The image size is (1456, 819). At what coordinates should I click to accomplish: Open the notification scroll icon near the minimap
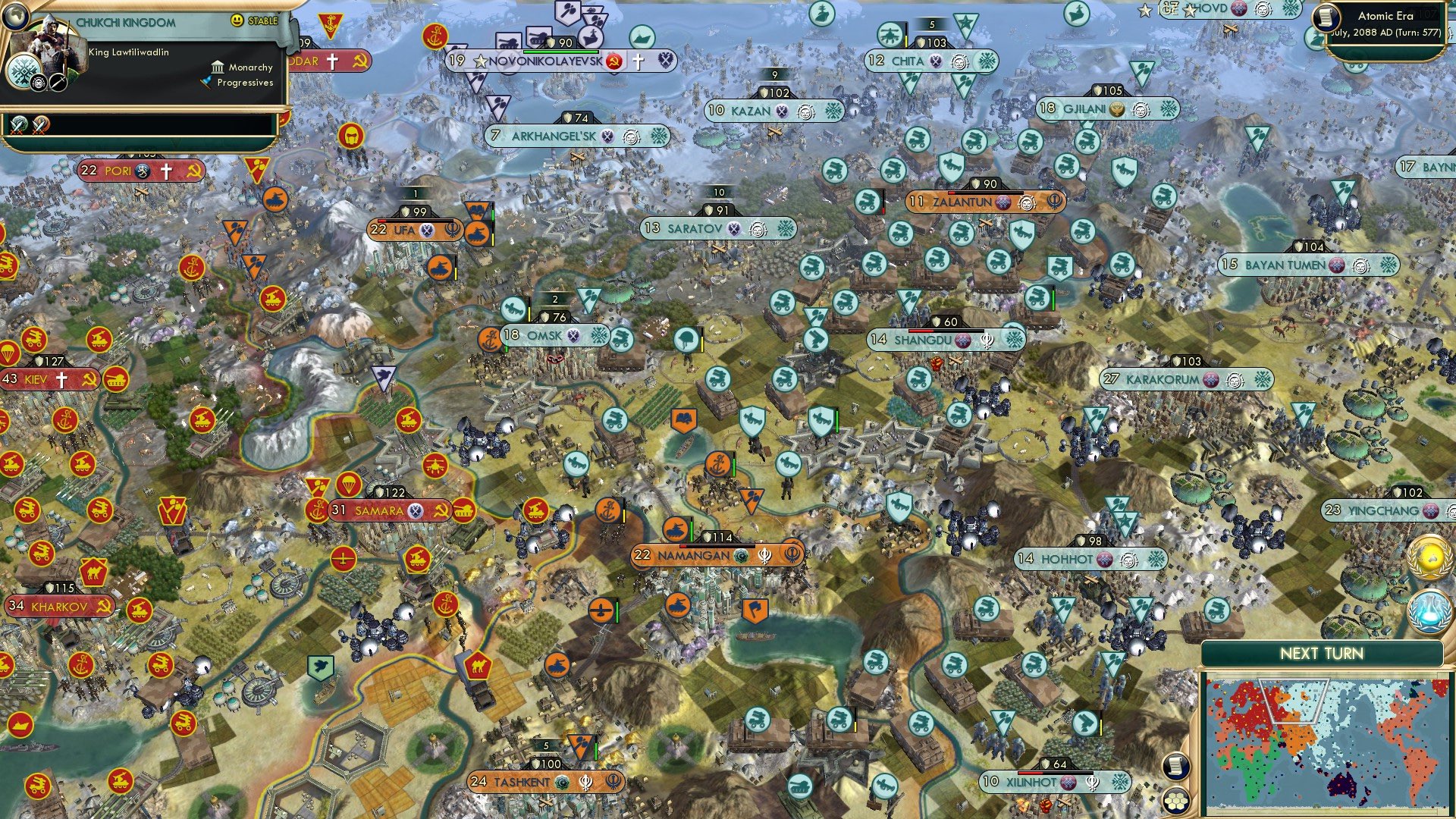pyautogui.click(x=1177, y=766)
